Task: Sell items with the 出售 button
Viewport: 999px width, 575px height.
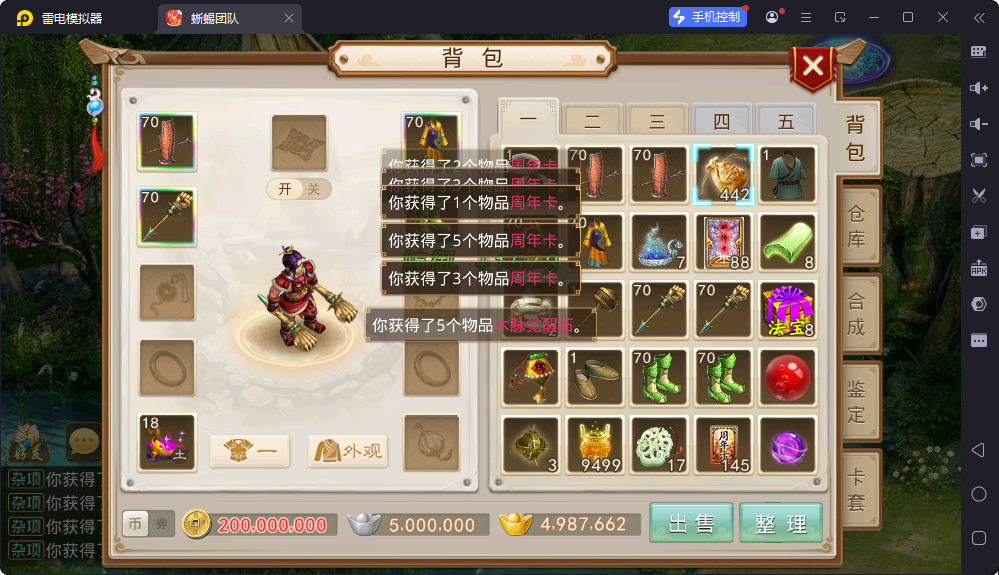Action: point(691,523)
